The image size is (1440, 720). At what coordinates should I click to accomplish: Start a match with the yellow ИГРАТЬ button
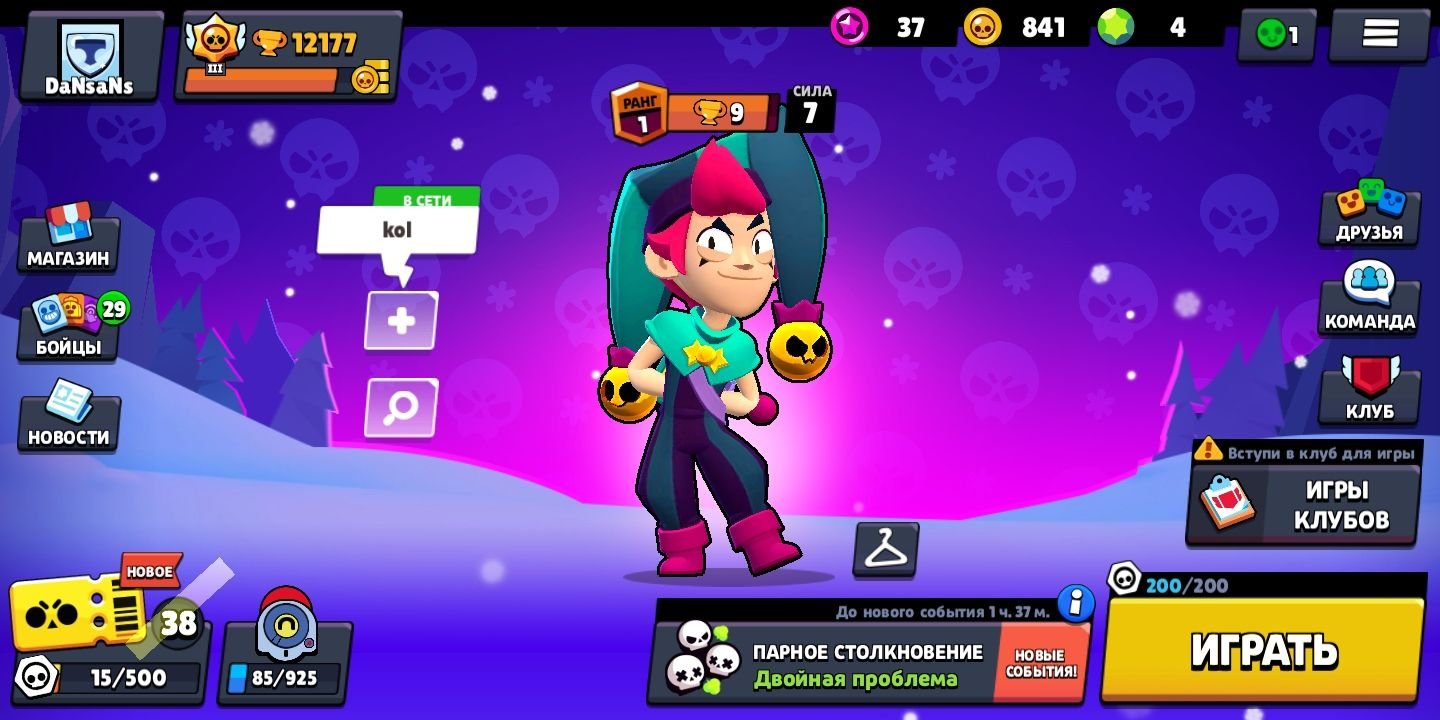point(1264,650)
